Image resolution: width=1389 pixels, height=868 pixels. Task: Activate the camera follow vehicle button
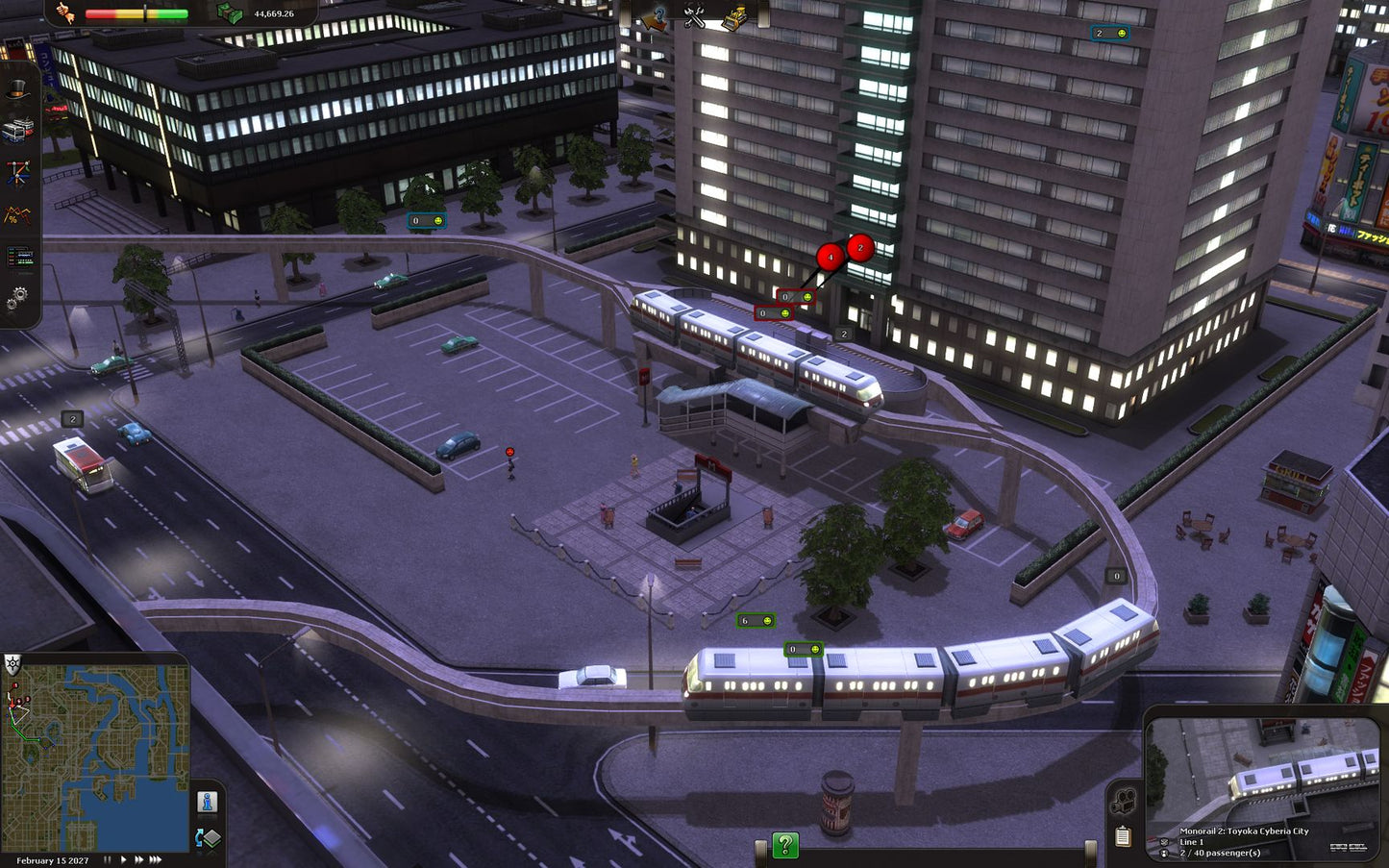tap(1123, 800)
